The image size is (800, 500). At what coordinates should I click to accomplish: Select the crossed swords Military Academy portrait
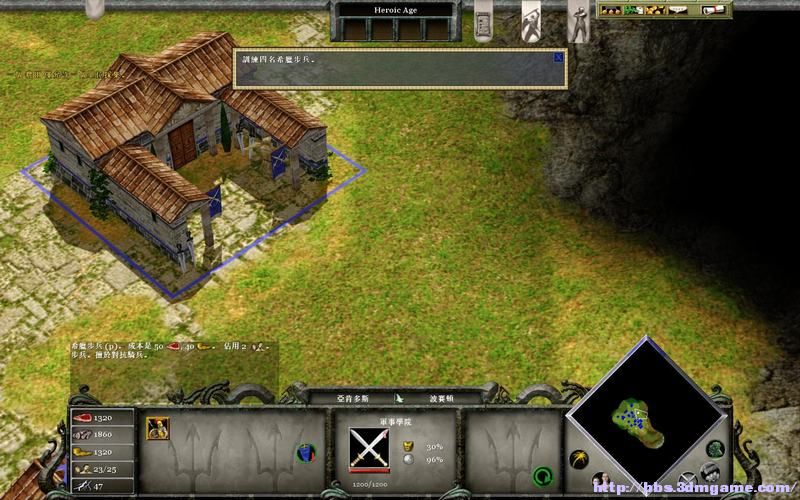(369, 444)
